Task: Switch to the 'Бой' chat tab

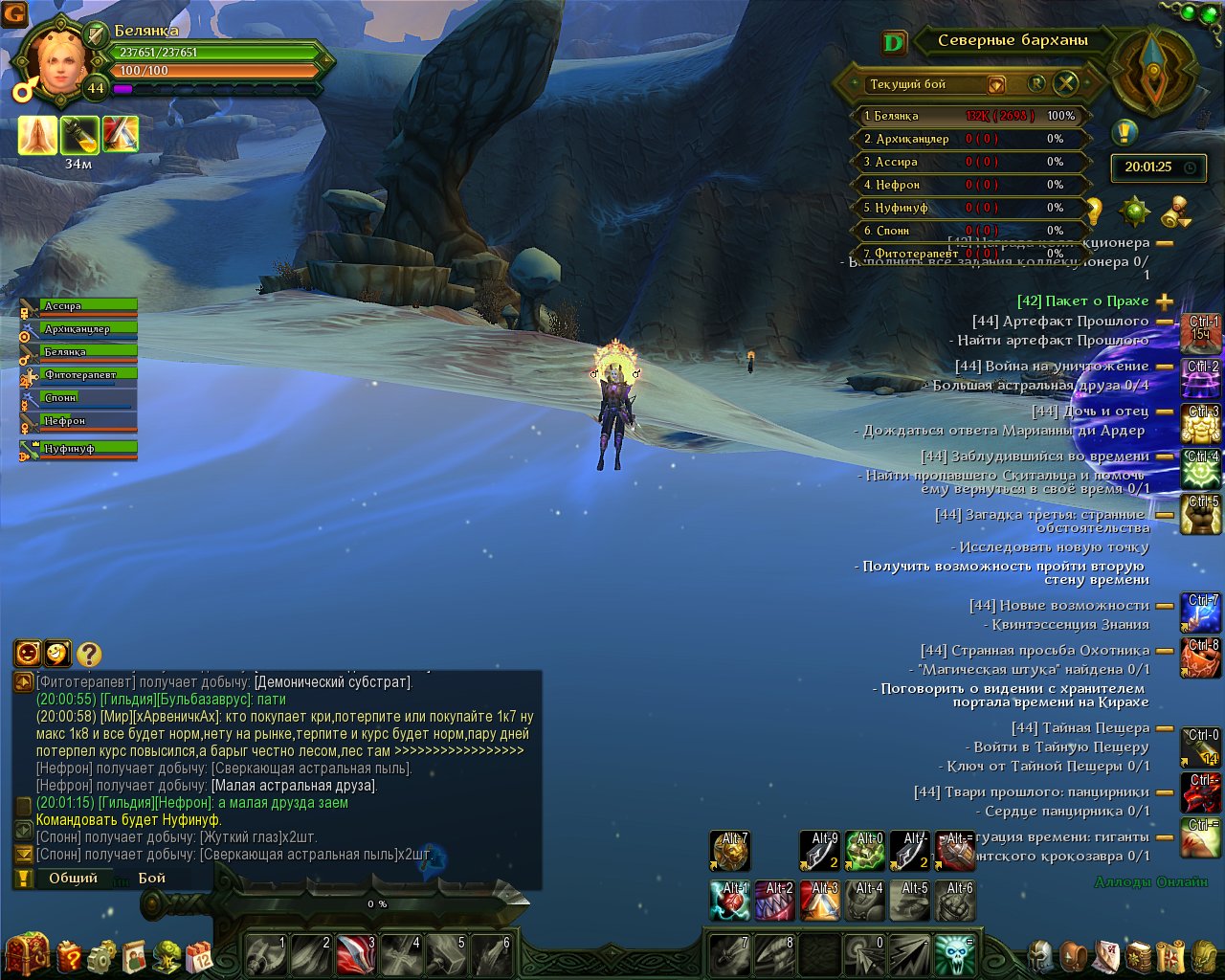Action: click(x=152, y=878)
